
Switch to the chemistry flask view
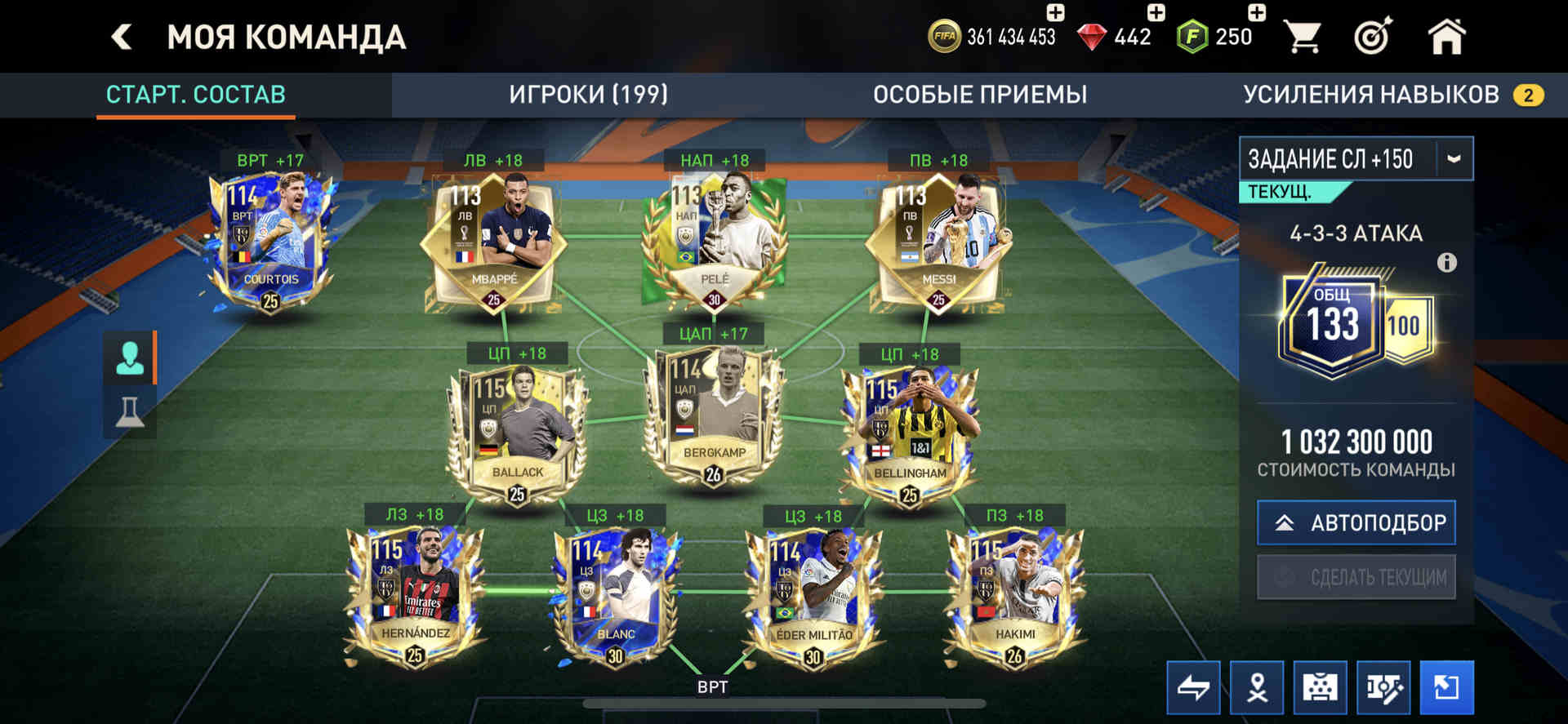point(130,411)
